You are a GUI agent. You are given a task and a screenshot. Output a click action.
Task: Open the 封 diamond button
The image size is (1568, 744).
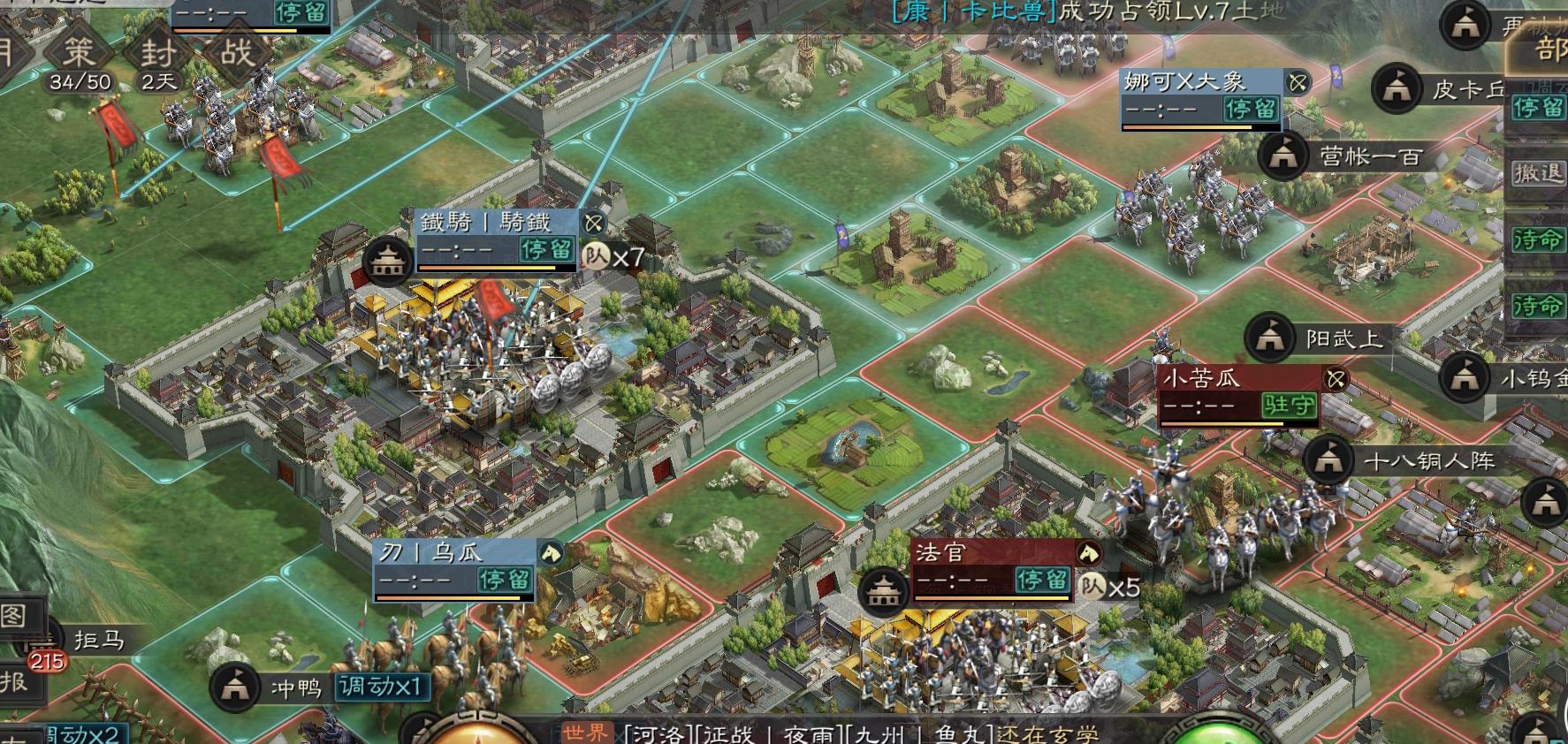[x=159, y=53]
